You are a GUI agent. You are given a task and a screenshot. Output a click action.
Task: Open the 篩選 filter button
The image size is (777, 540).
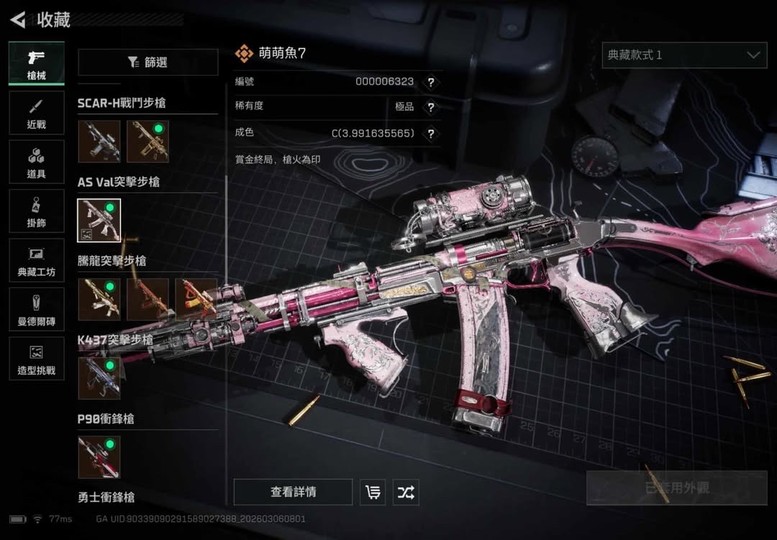click(148, 62)
